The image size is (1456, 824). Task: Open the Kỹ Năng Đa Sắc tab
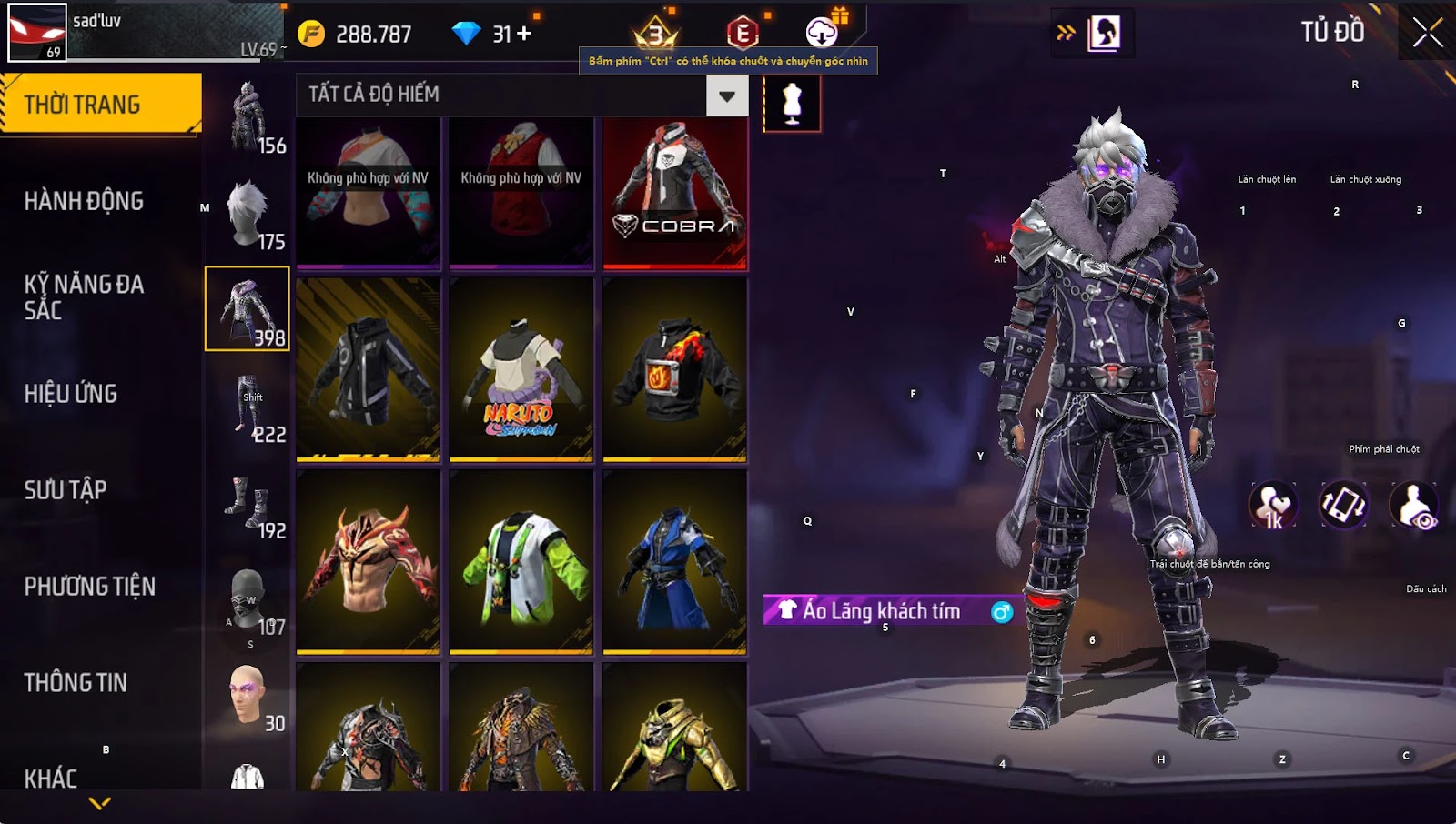pos(84,296)
